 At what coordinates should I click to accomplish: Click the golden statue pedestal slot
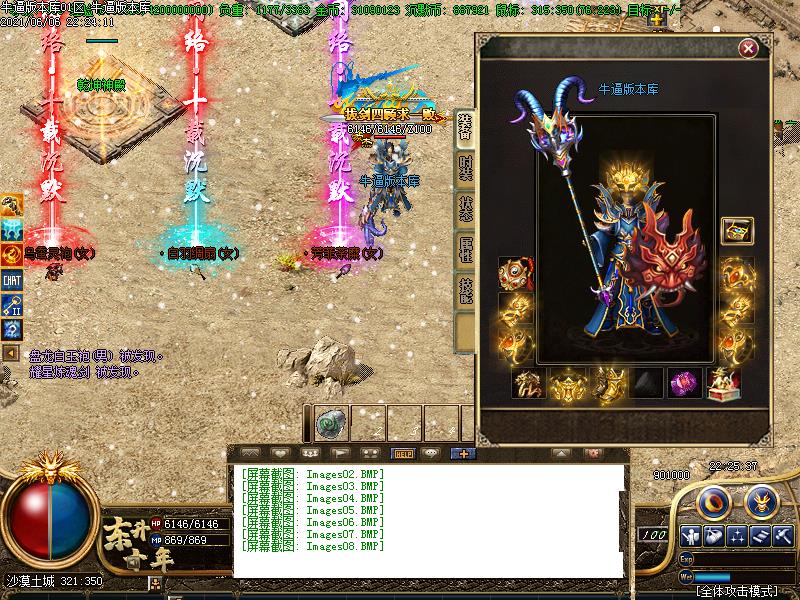[x=723, y=384]
